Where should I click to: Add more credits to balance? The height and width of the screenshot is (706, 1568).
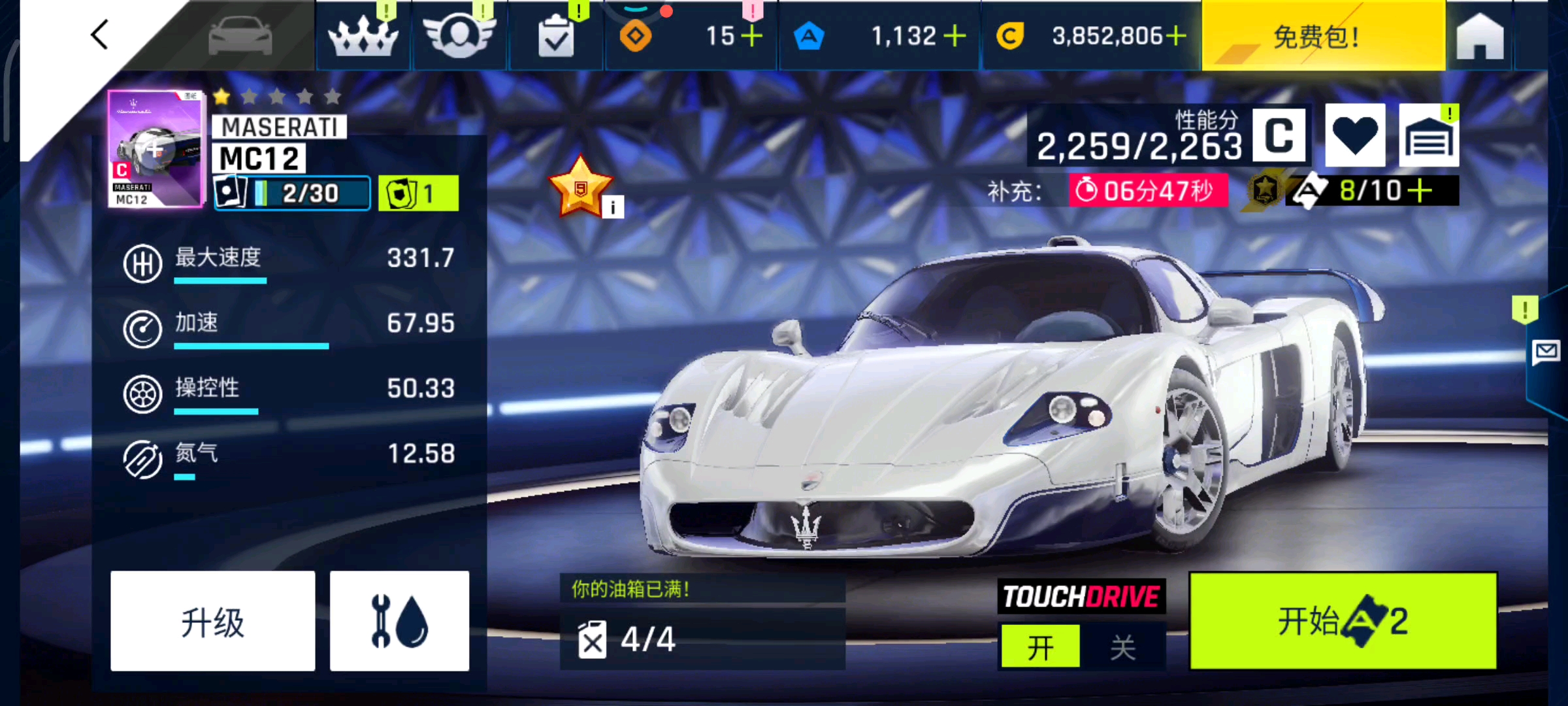tap(1176, 37)
